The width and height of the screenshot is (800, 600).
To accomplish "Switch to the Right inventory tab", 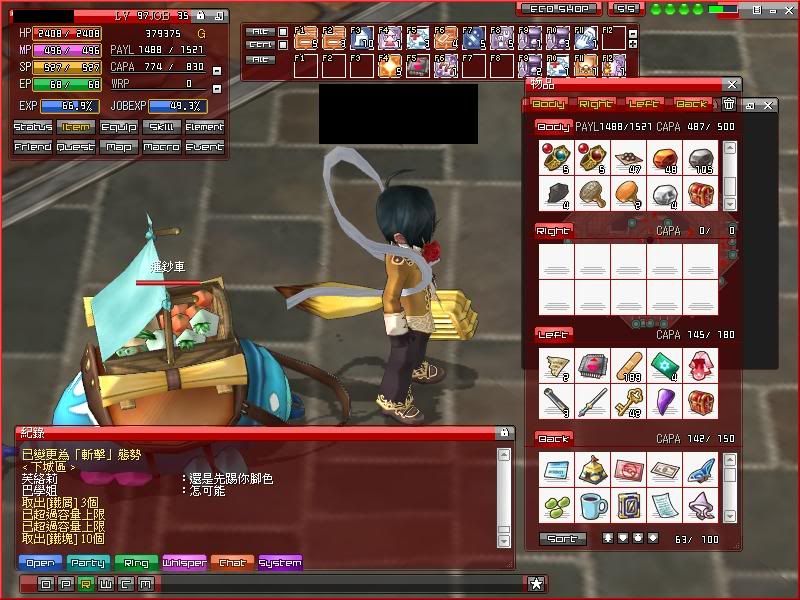I will pyautogui.click(x=596, y=103).
